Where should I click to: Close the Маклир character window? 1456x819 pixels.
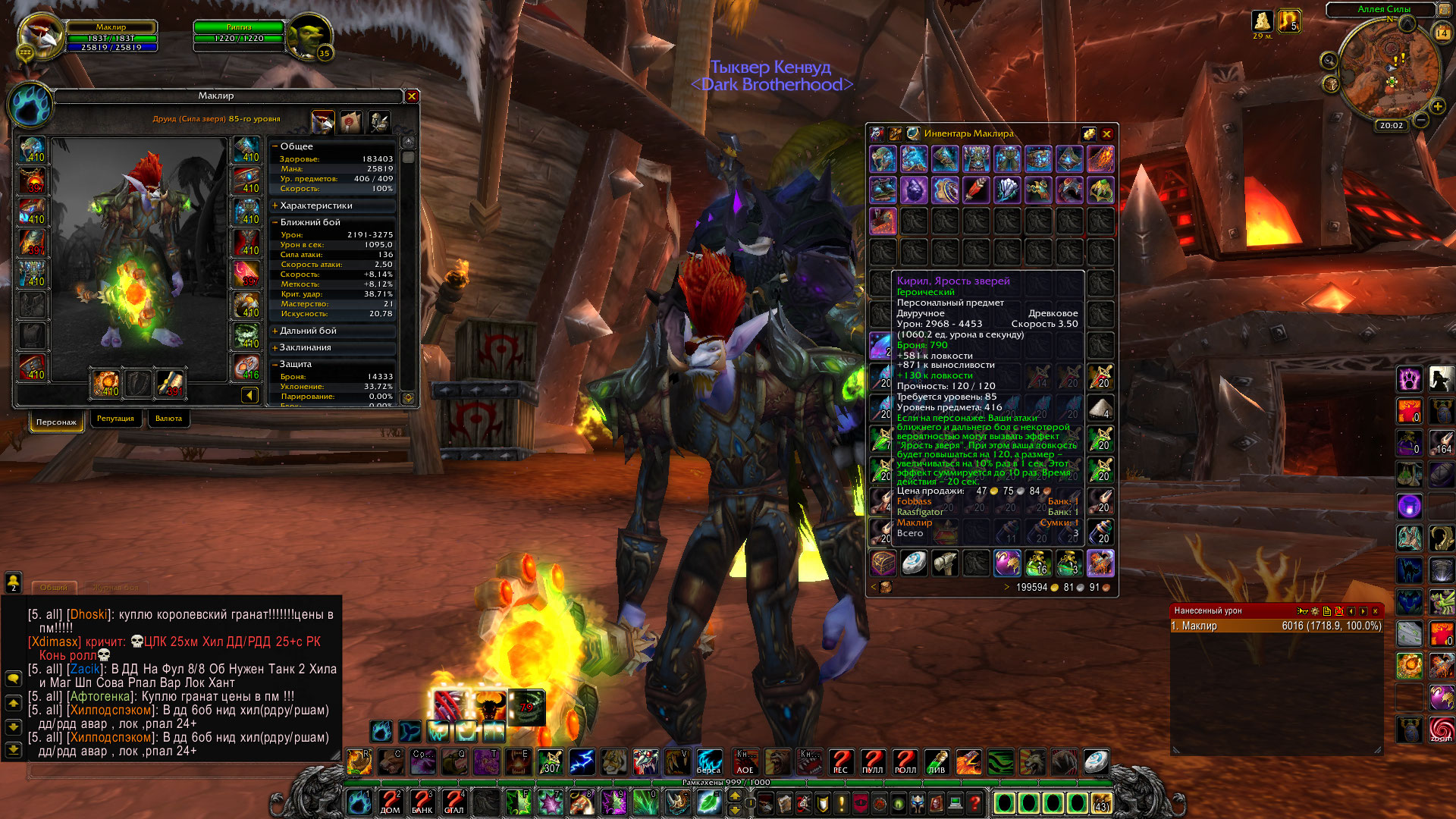point(412,96)
